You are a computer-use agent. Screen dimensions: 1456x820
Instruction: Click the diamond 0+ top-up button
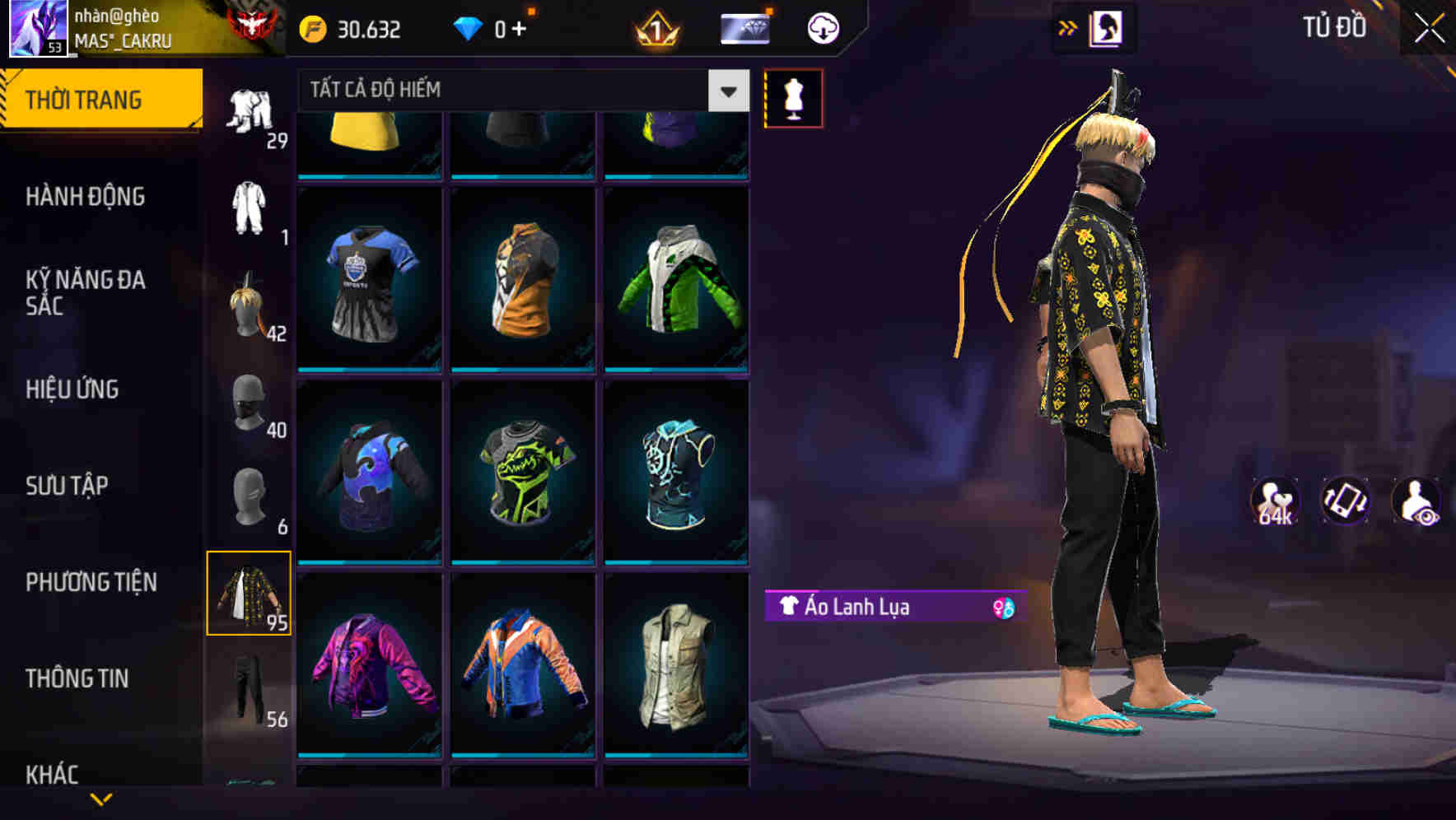(494, 27)
